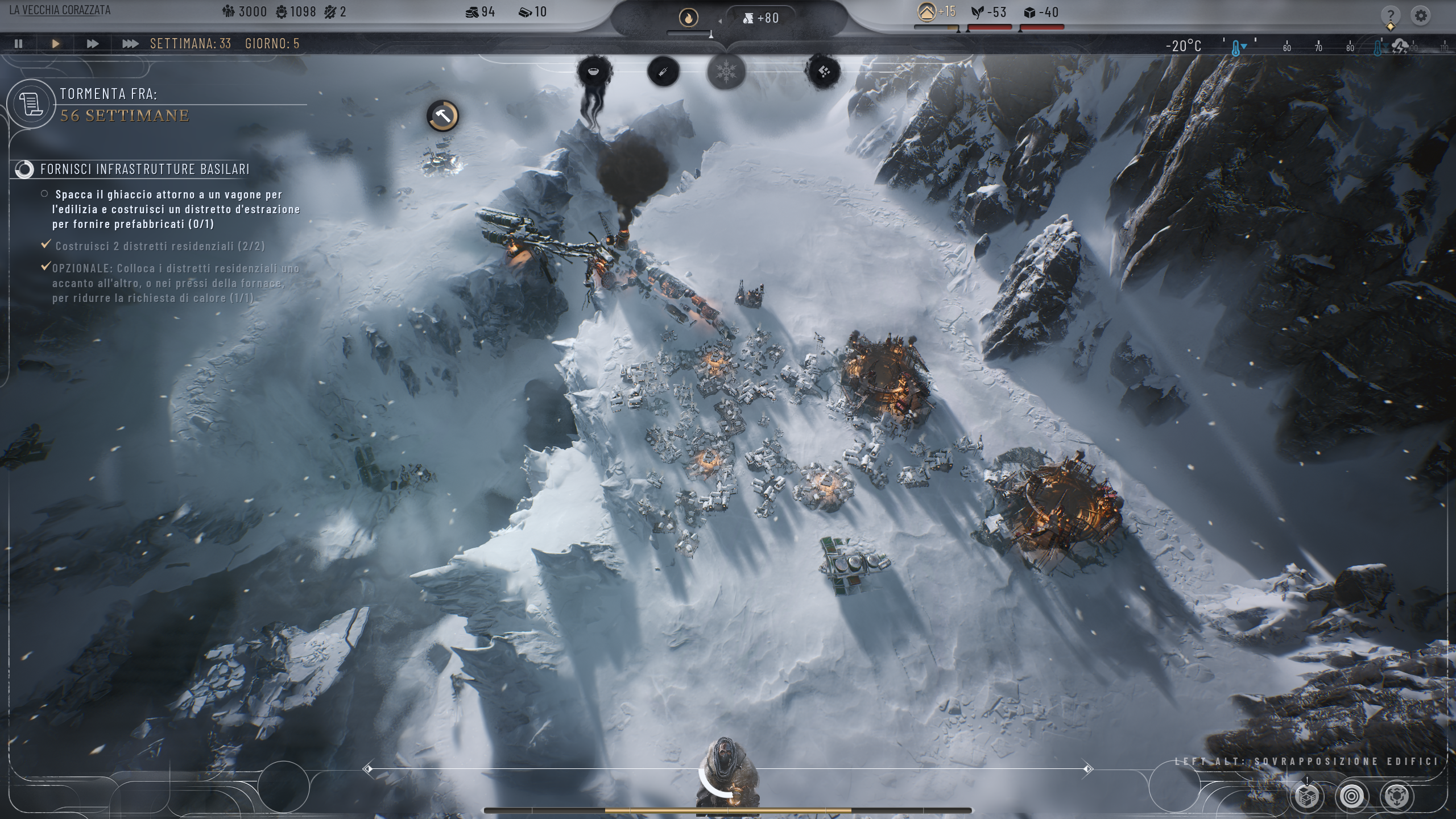Image resolution: width=1456 pixels, height=819 pixels.
Task: Open the settings gear menu
Action: click(x=1421, y=15)
